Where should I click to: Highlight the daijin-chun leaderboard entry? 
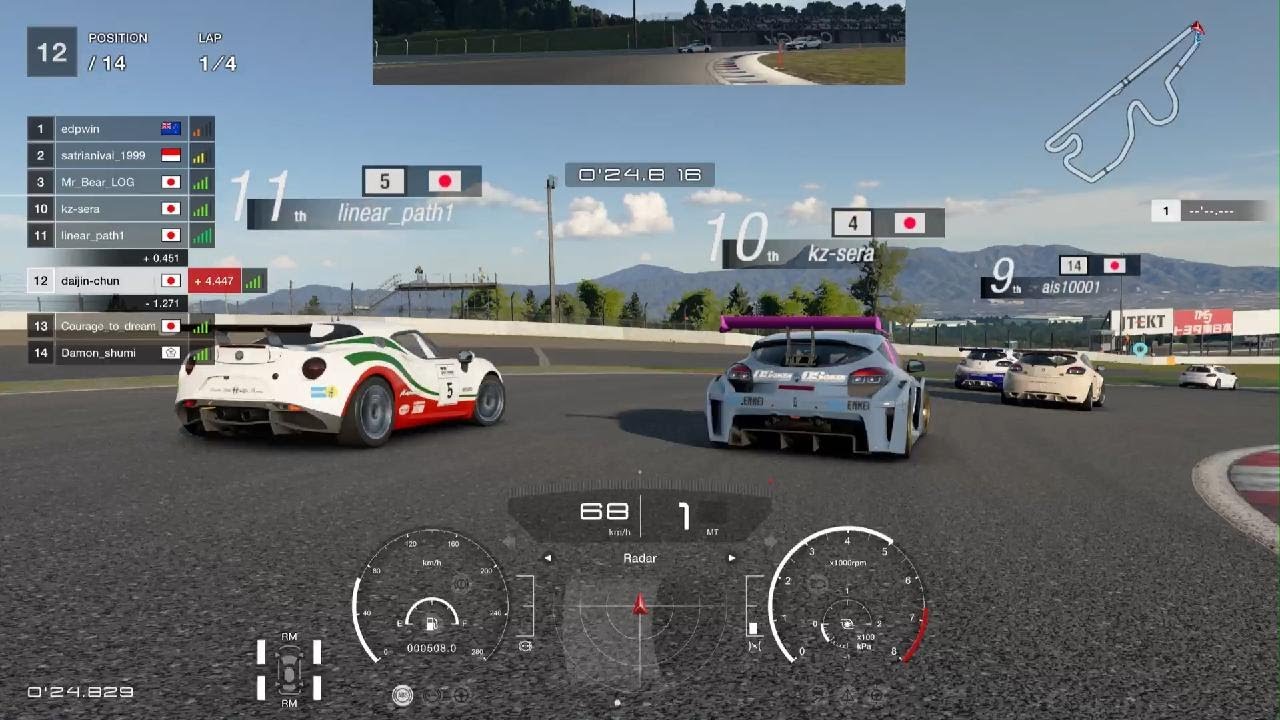[110, 281]
